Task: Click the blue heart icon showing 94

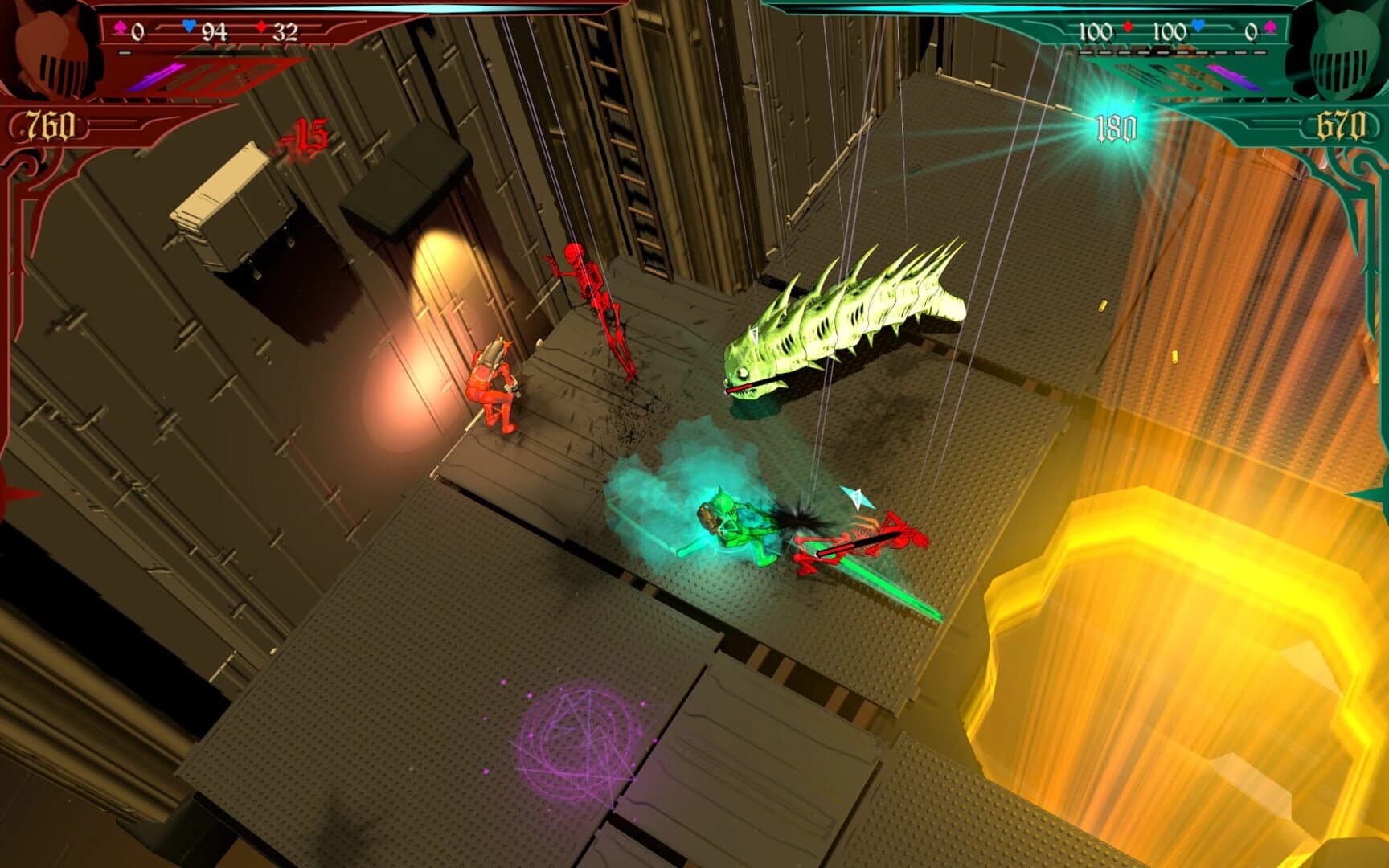Action: (189, 27)
